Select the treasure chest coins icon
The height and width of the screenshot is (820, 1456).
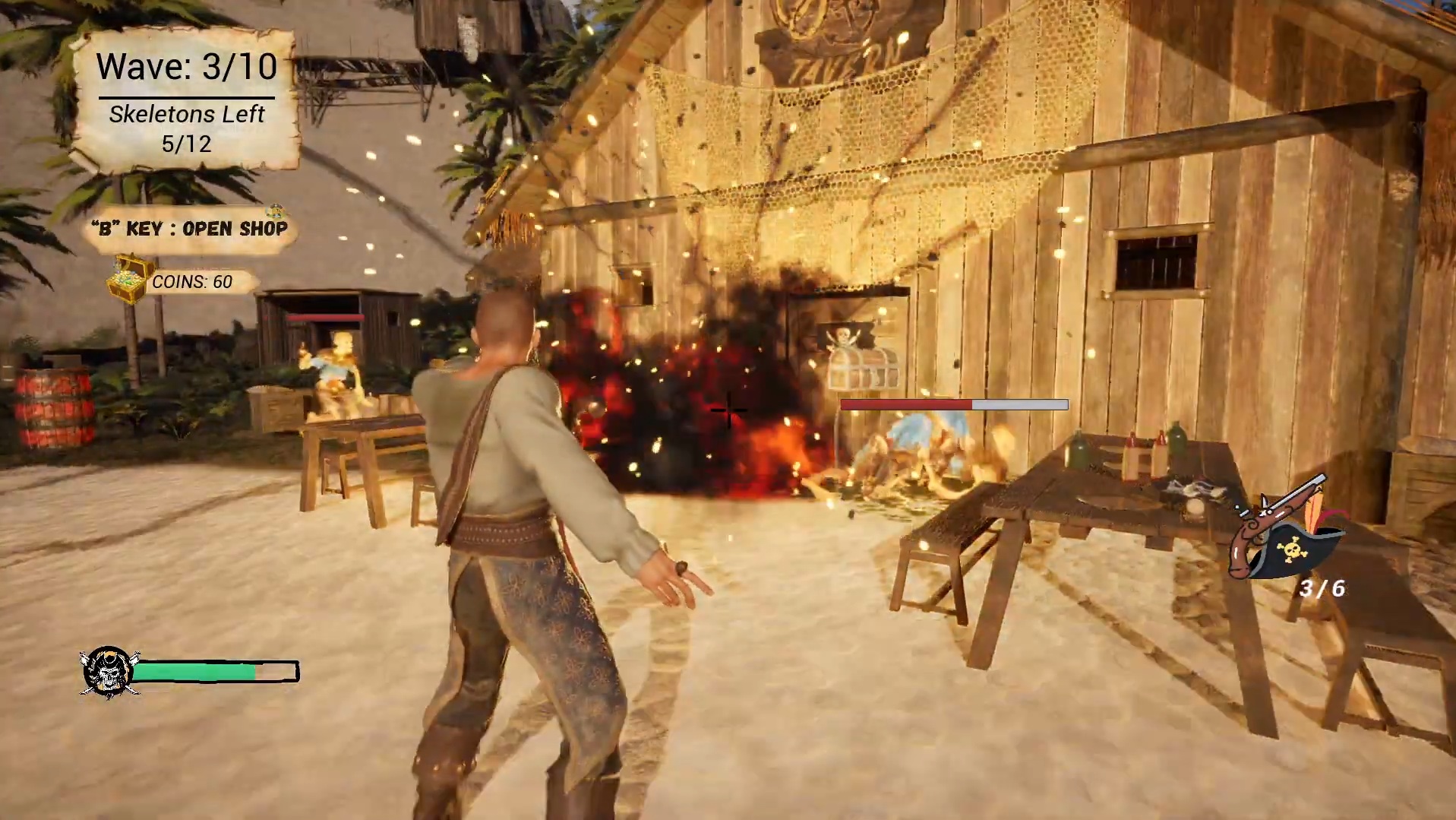pyautogui.click(x=128, y=280)
